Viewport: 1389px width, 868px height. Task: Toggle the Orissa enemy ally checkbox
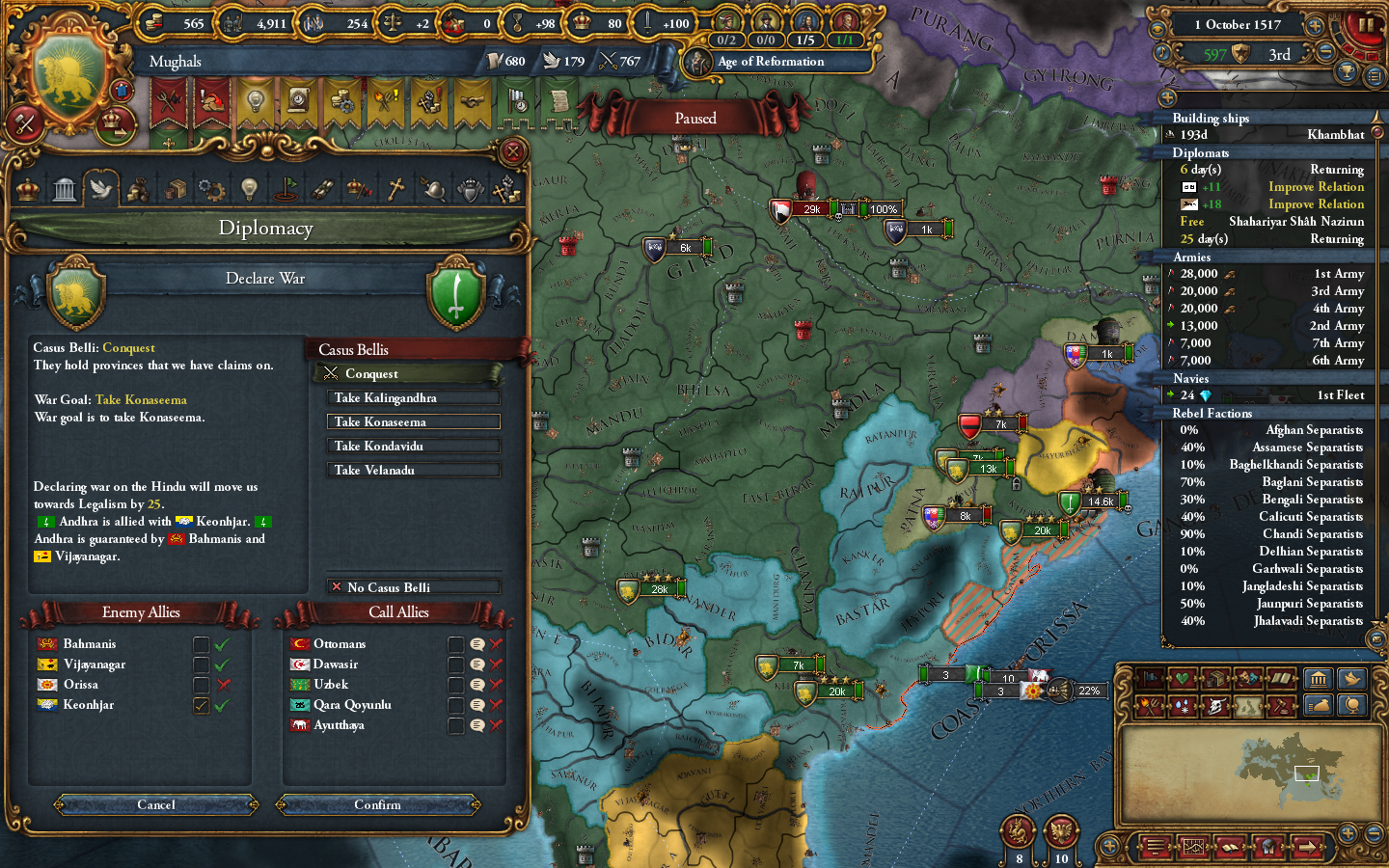(201, 684)
